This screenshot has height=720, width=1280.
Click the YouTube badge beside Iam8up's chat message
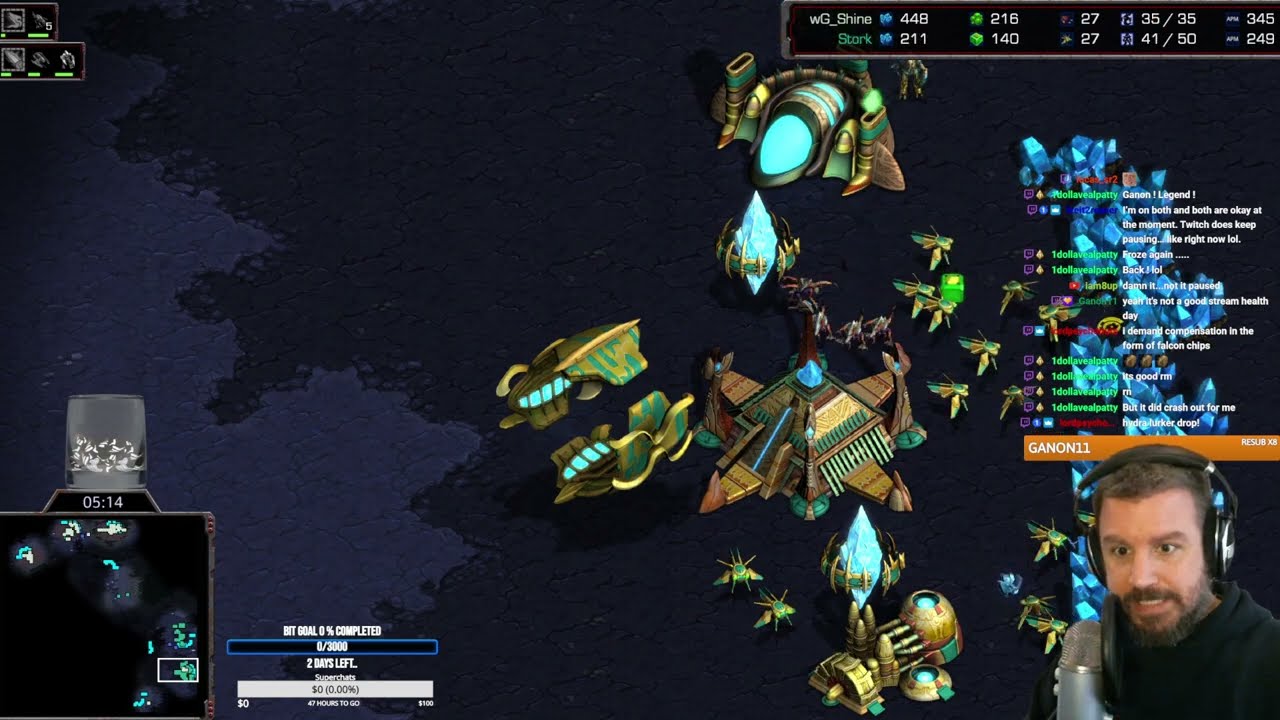(1073, 285)
